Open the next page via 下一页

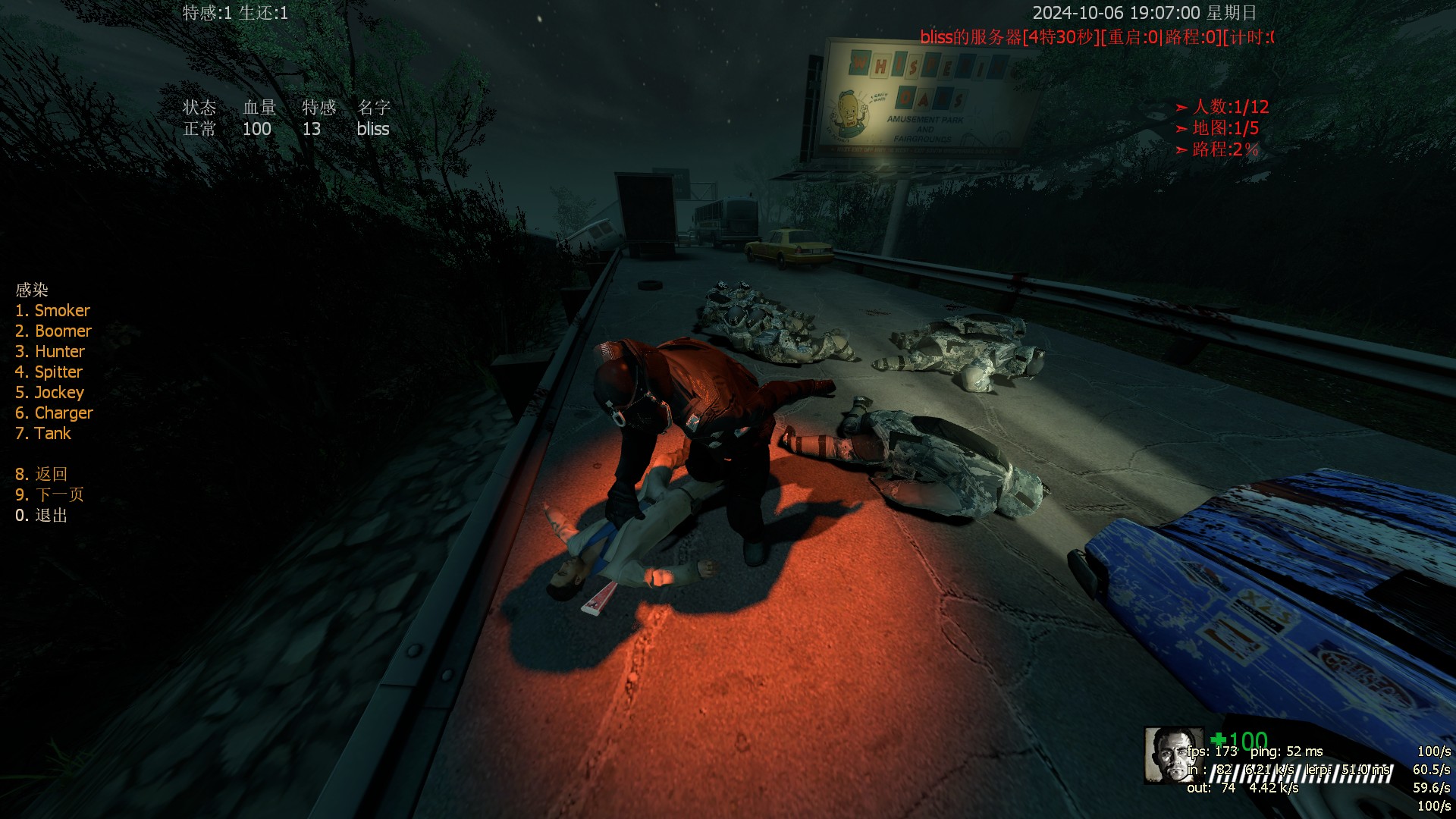coord(49,494)
